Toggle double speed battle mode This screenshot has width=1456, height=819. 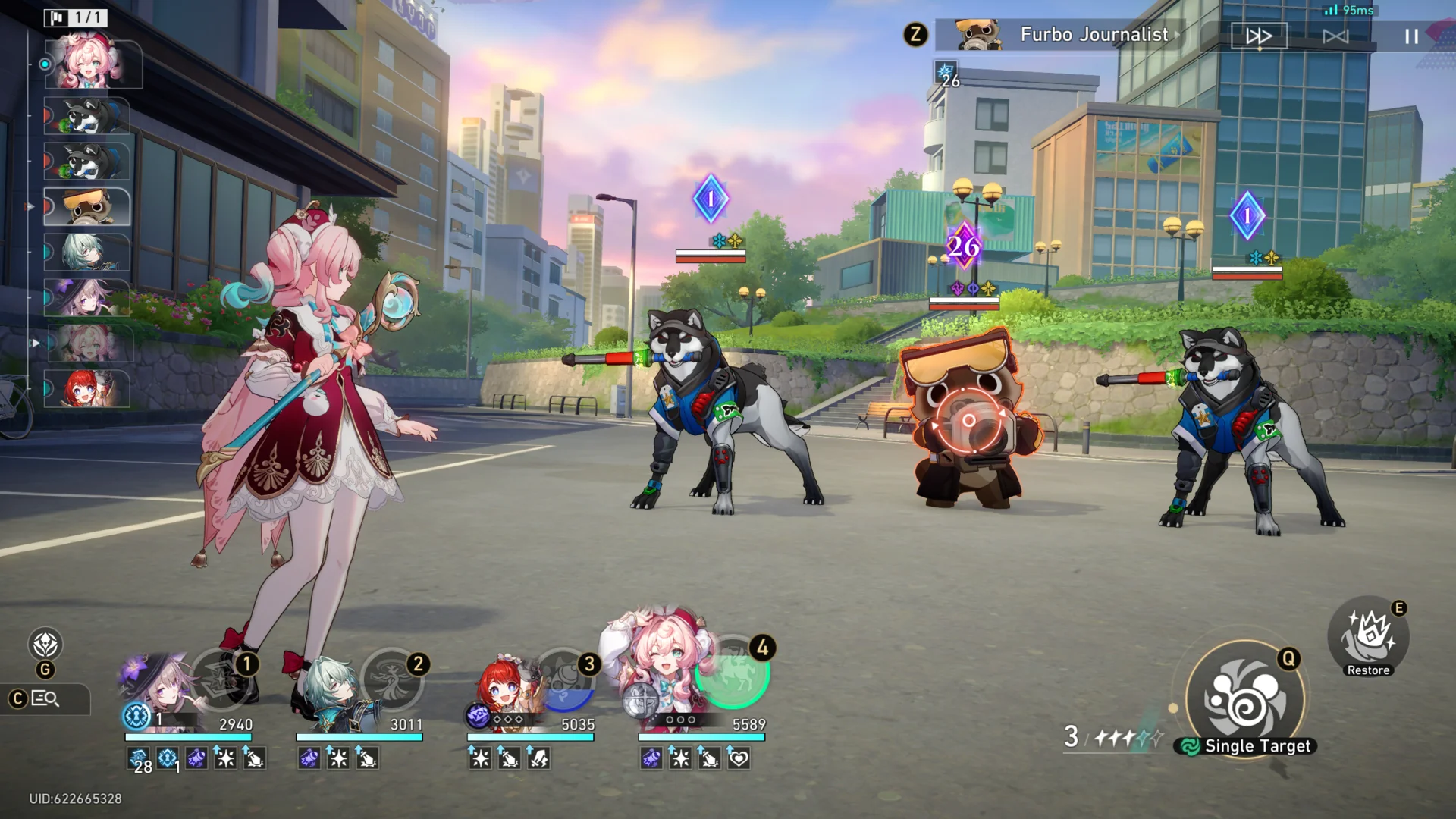[x=1259, y=36]
